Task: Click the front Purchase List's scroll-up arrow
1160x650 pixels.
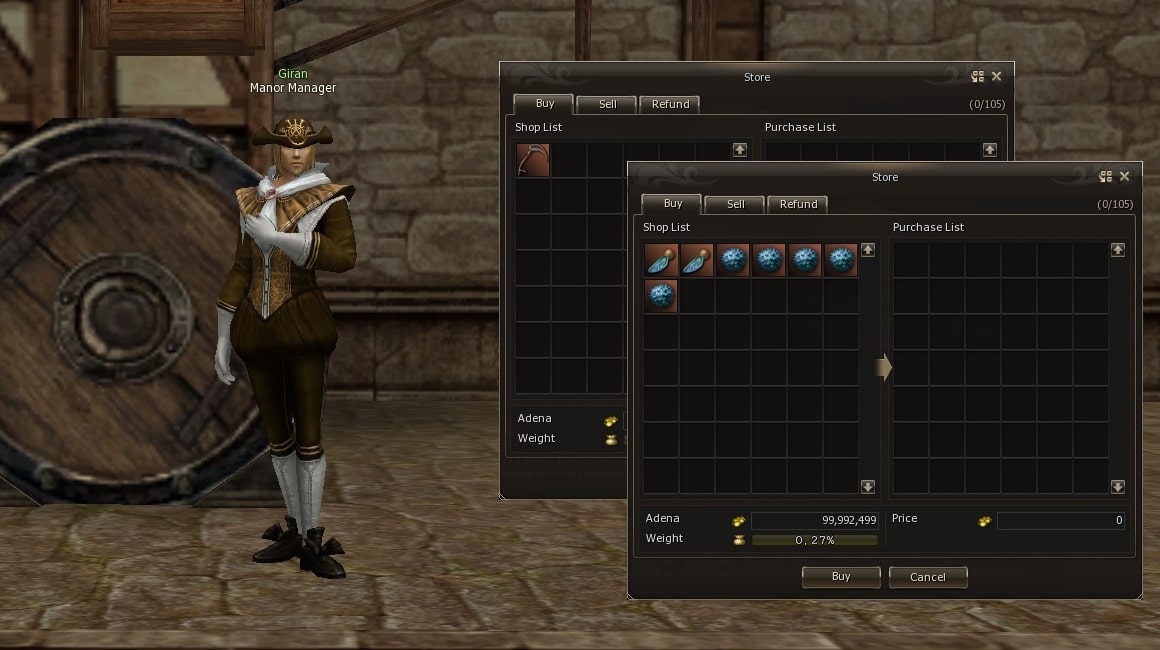Action: (x=1117, y=250)
